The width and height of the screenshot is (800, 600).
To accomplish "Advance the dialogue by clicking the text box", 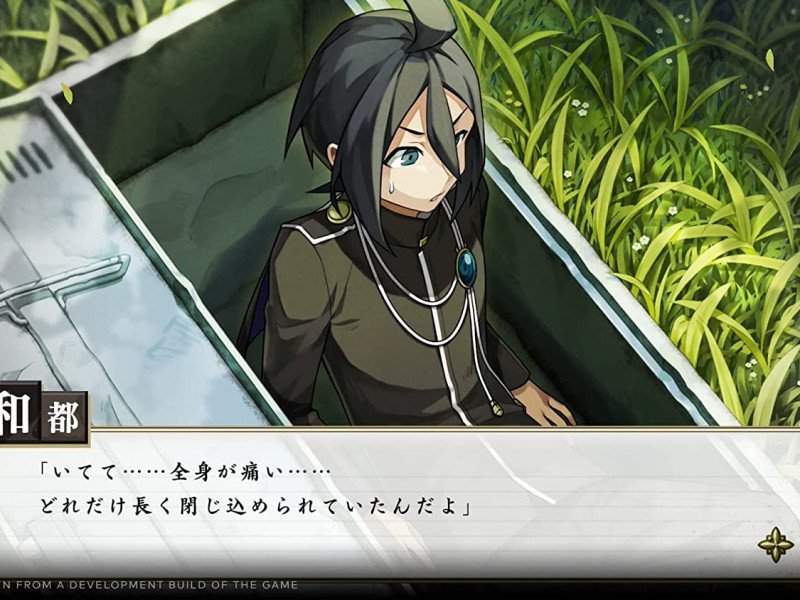I will click(400, 500).
